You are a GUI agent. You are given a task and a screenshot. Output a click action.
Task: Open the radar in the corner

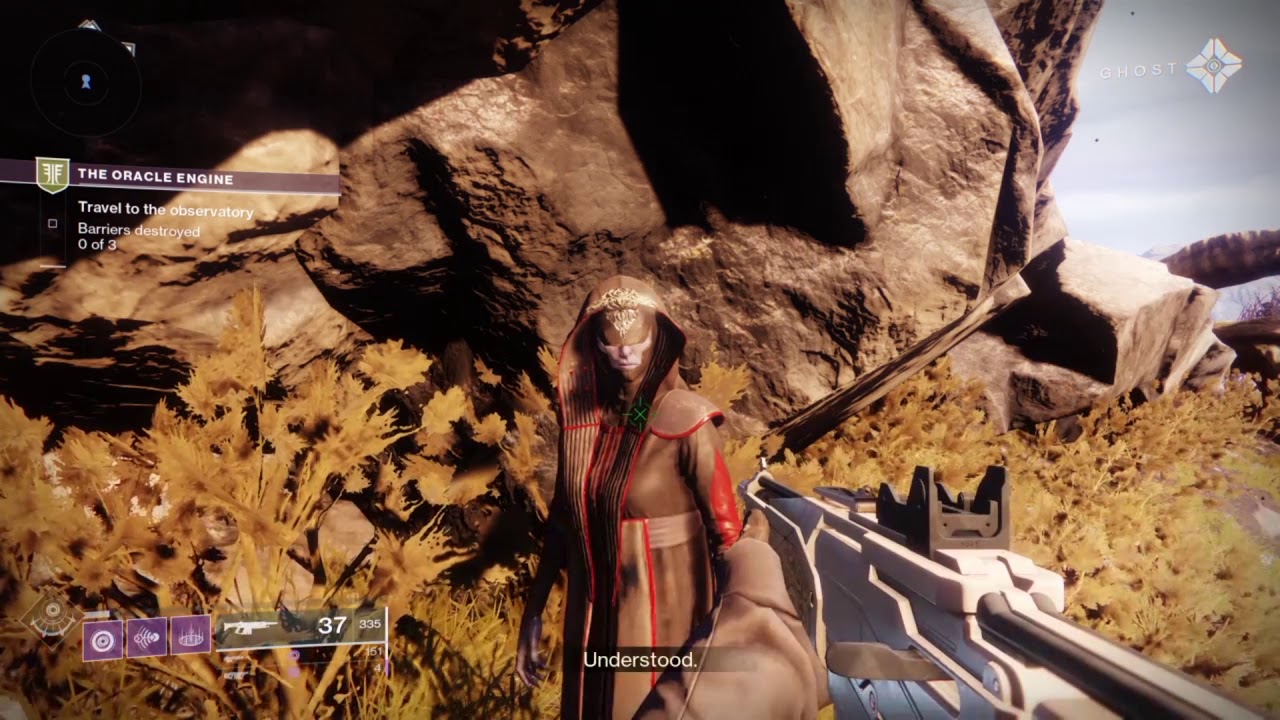click(x=85, y=82)
